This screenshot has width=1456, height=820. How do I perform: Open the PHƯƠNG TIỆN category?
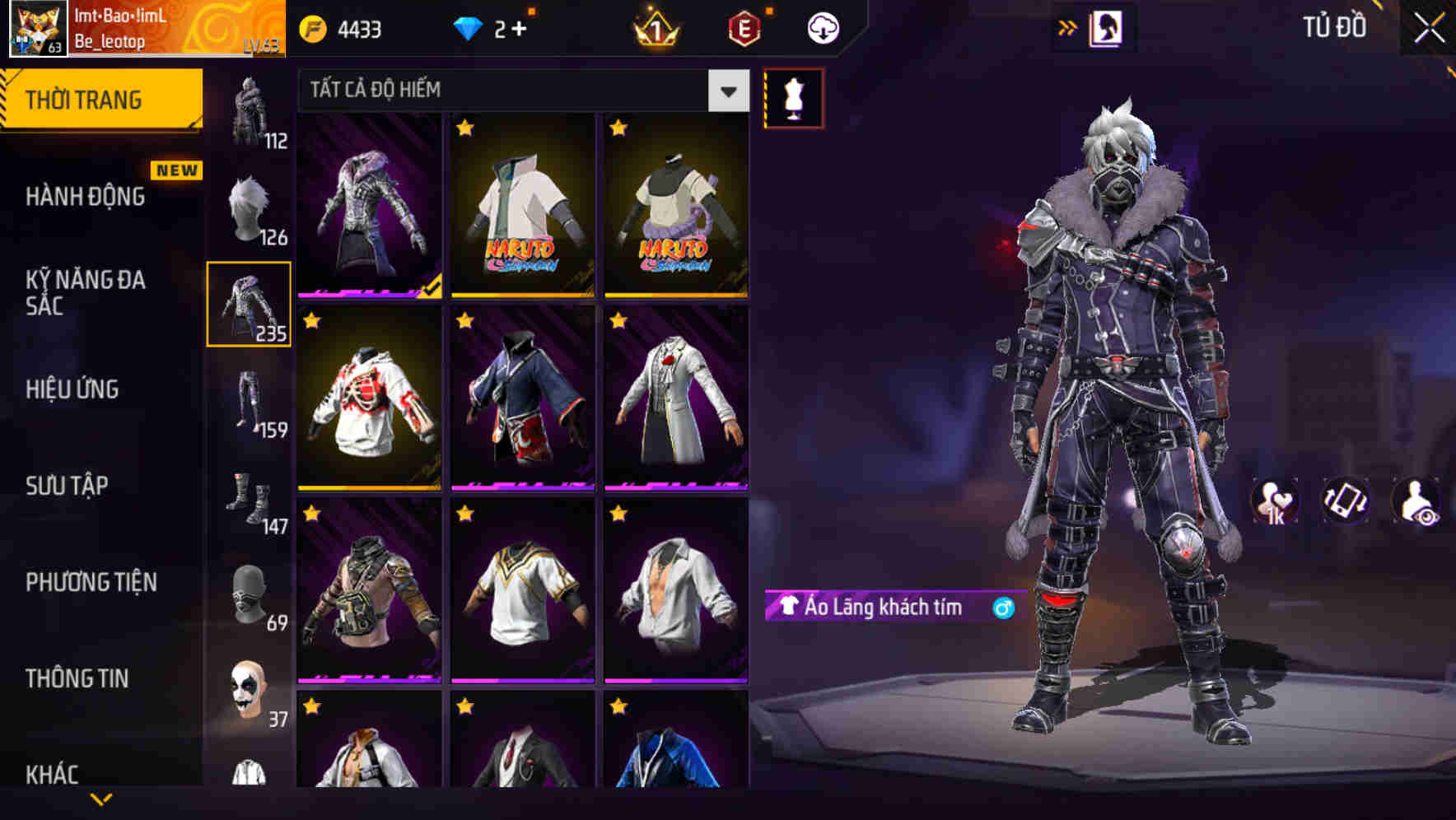89,581
